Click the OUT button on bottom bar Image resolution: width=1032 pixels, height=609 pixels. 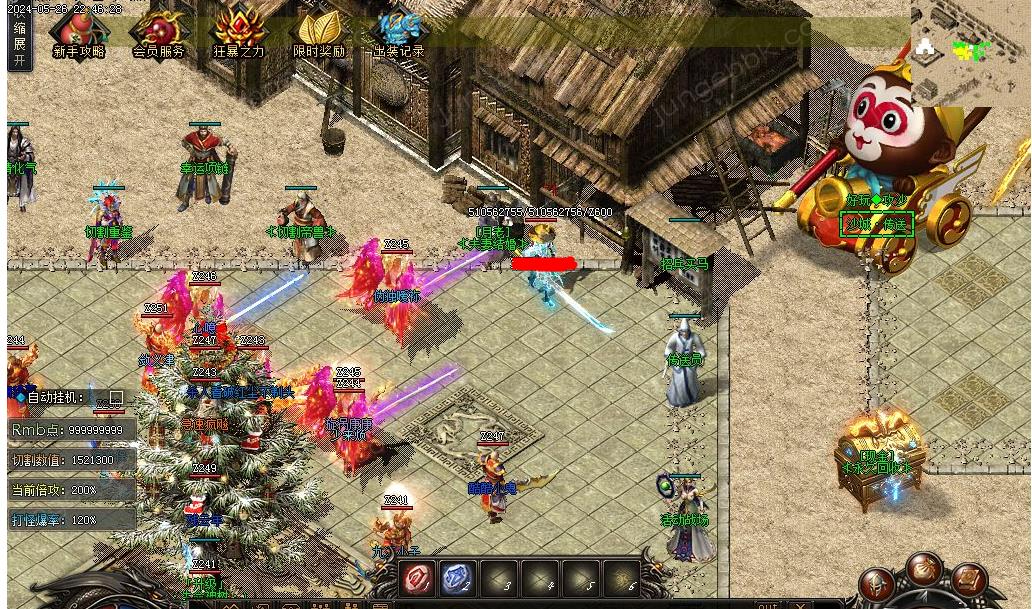[x=767, y=605]
